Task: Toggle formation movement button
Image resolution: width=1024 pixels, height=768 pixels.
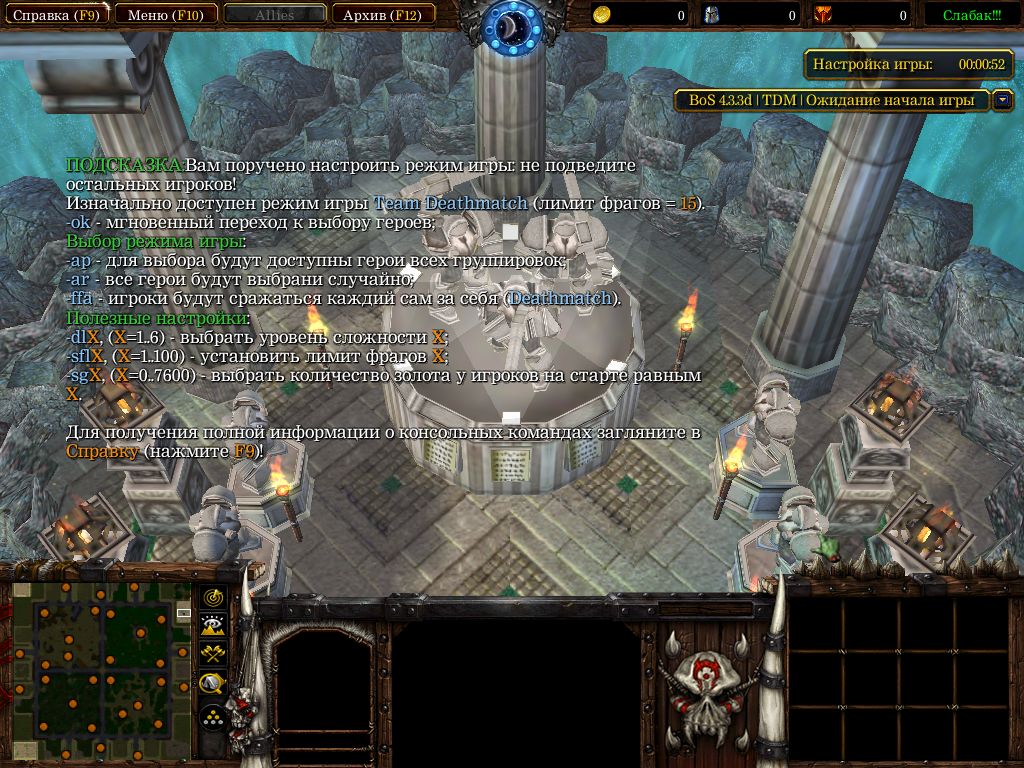Action: point(213,717)
